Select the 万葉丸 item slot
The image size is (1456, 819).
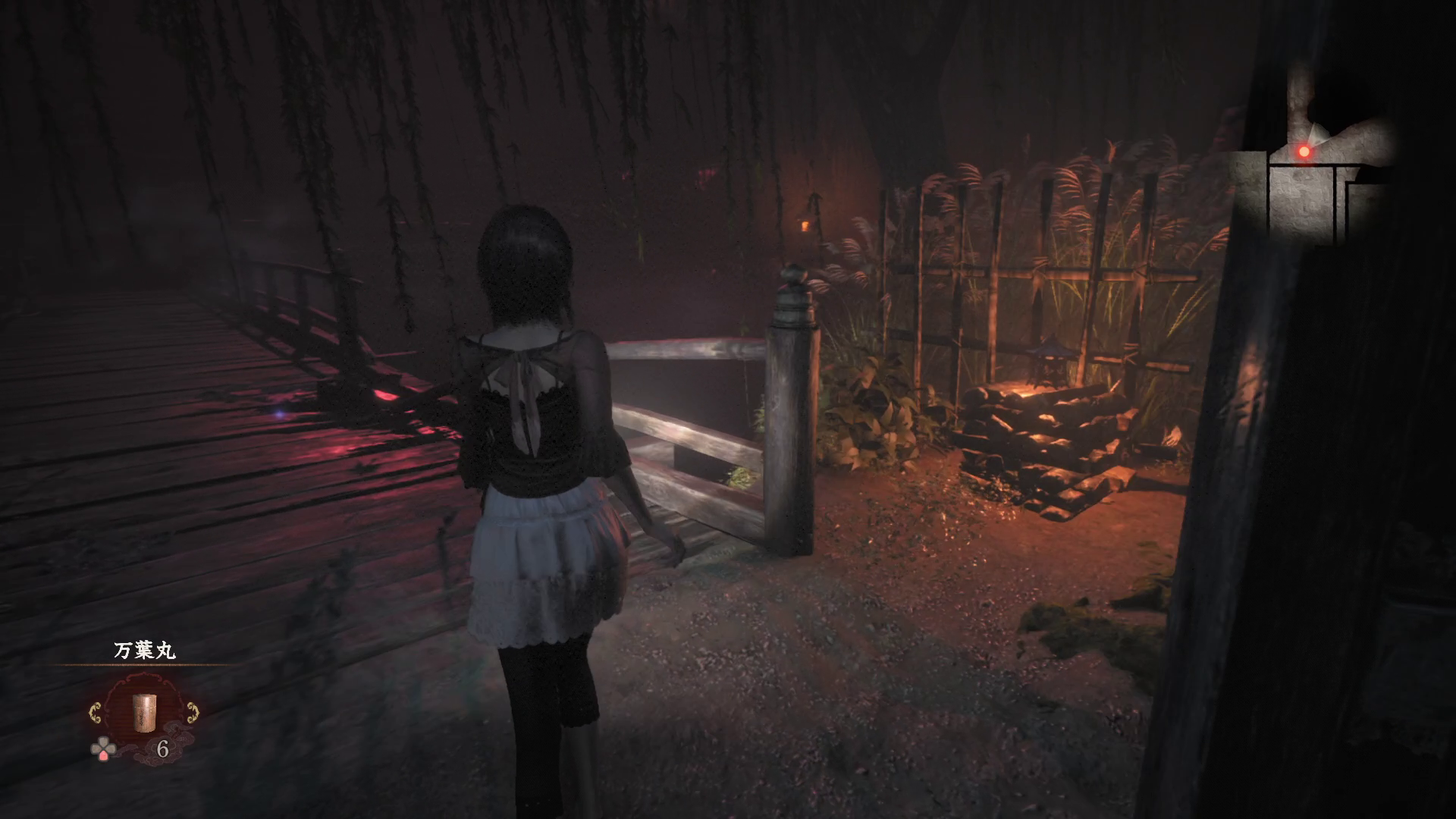point(144,711)
